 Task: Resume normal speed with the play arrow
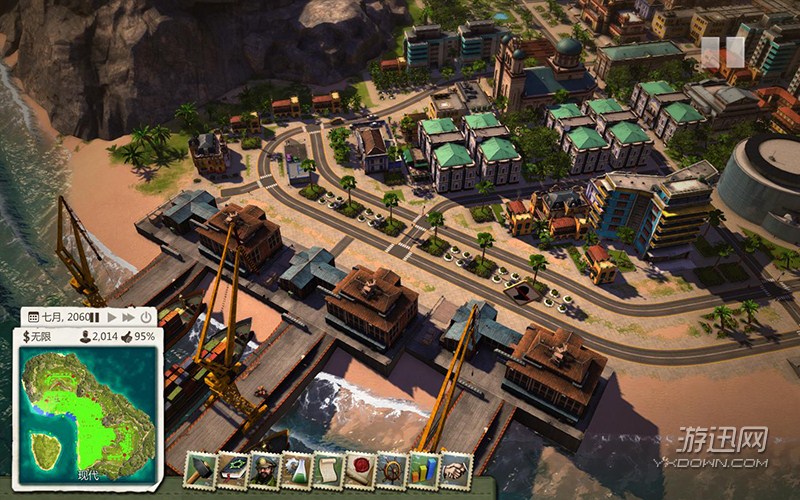112,317
